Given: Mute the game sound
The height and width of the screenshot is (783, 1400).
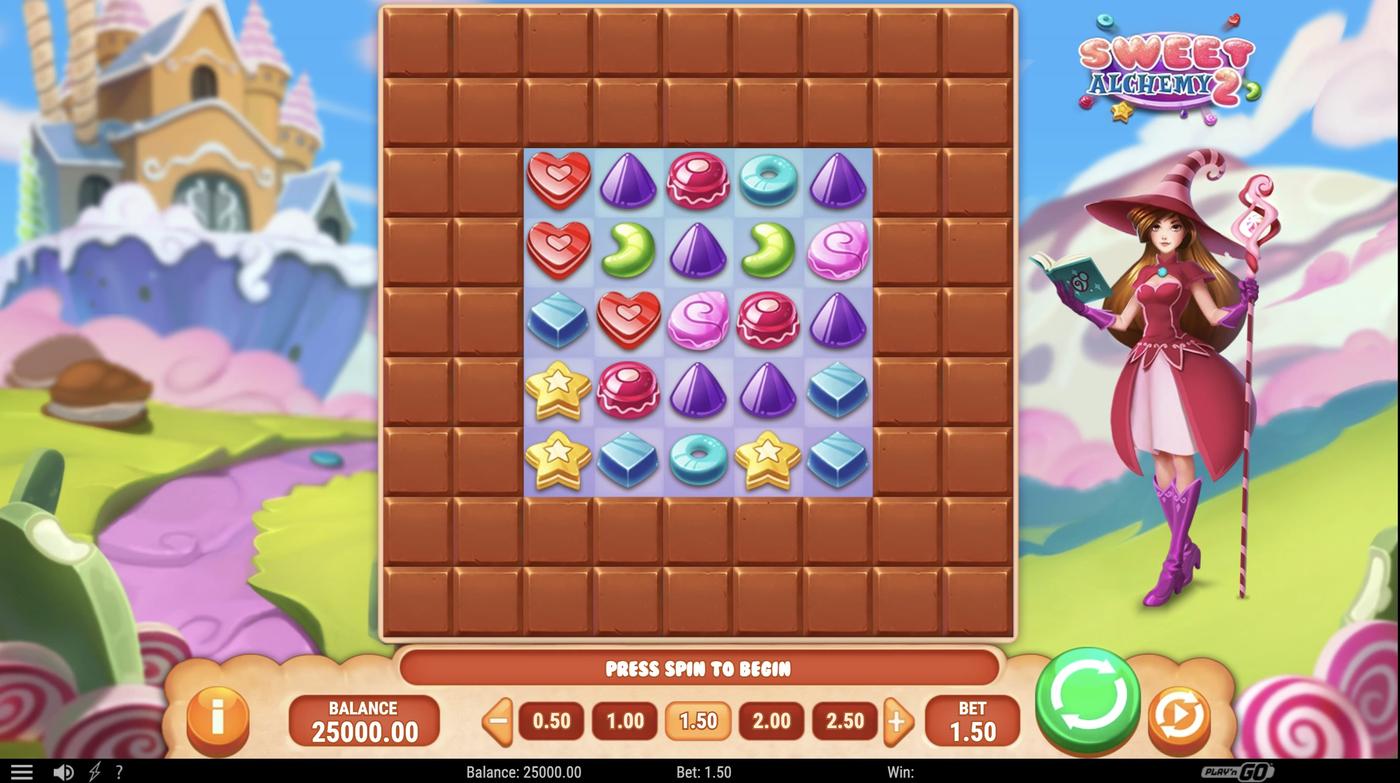Looking at the screenshot, I should pyautogui.click(x=64, y=770).
